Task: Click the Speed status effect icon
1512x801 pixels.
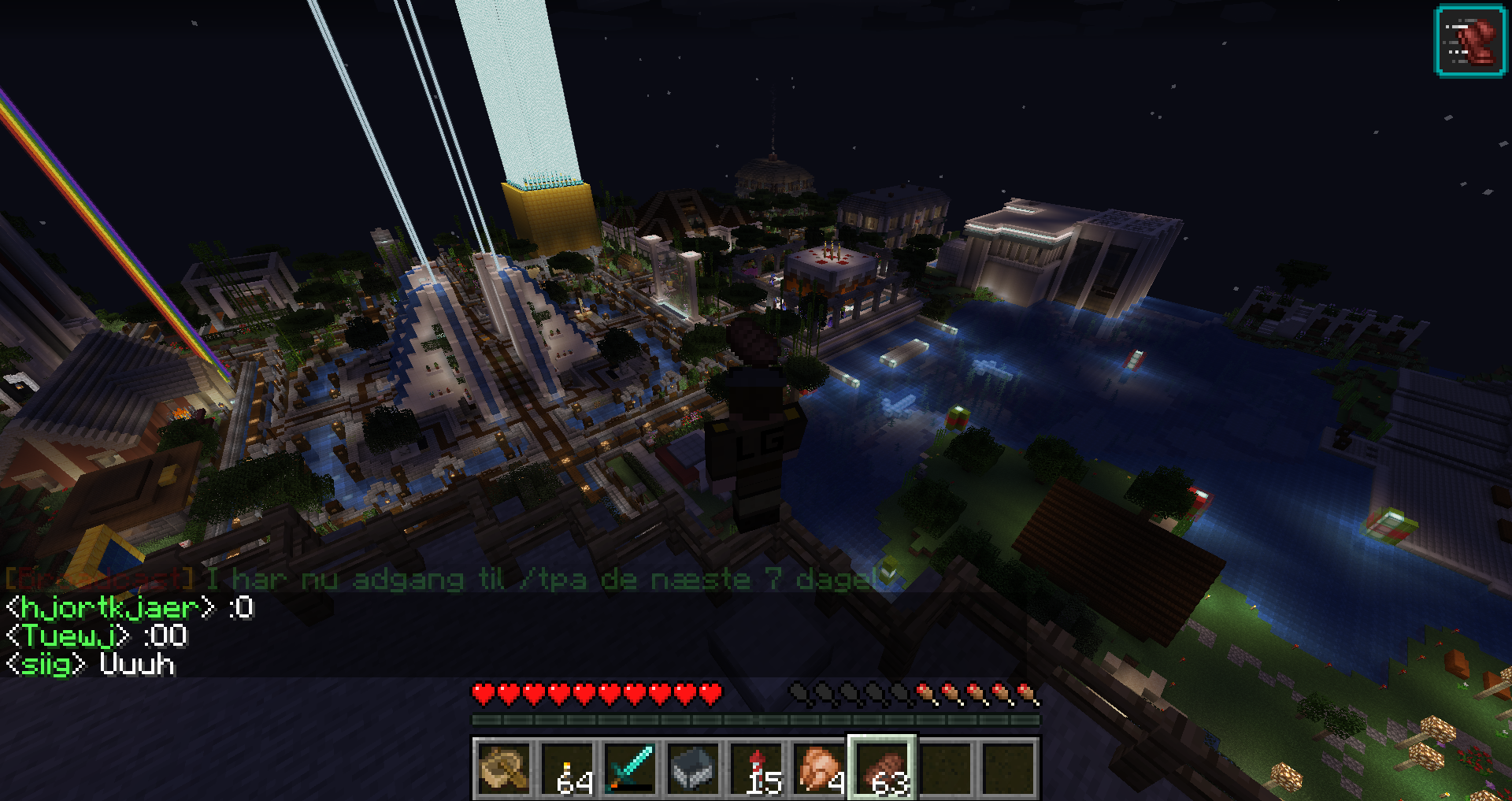Action: pyautogui.click(x=1470, y=41)
